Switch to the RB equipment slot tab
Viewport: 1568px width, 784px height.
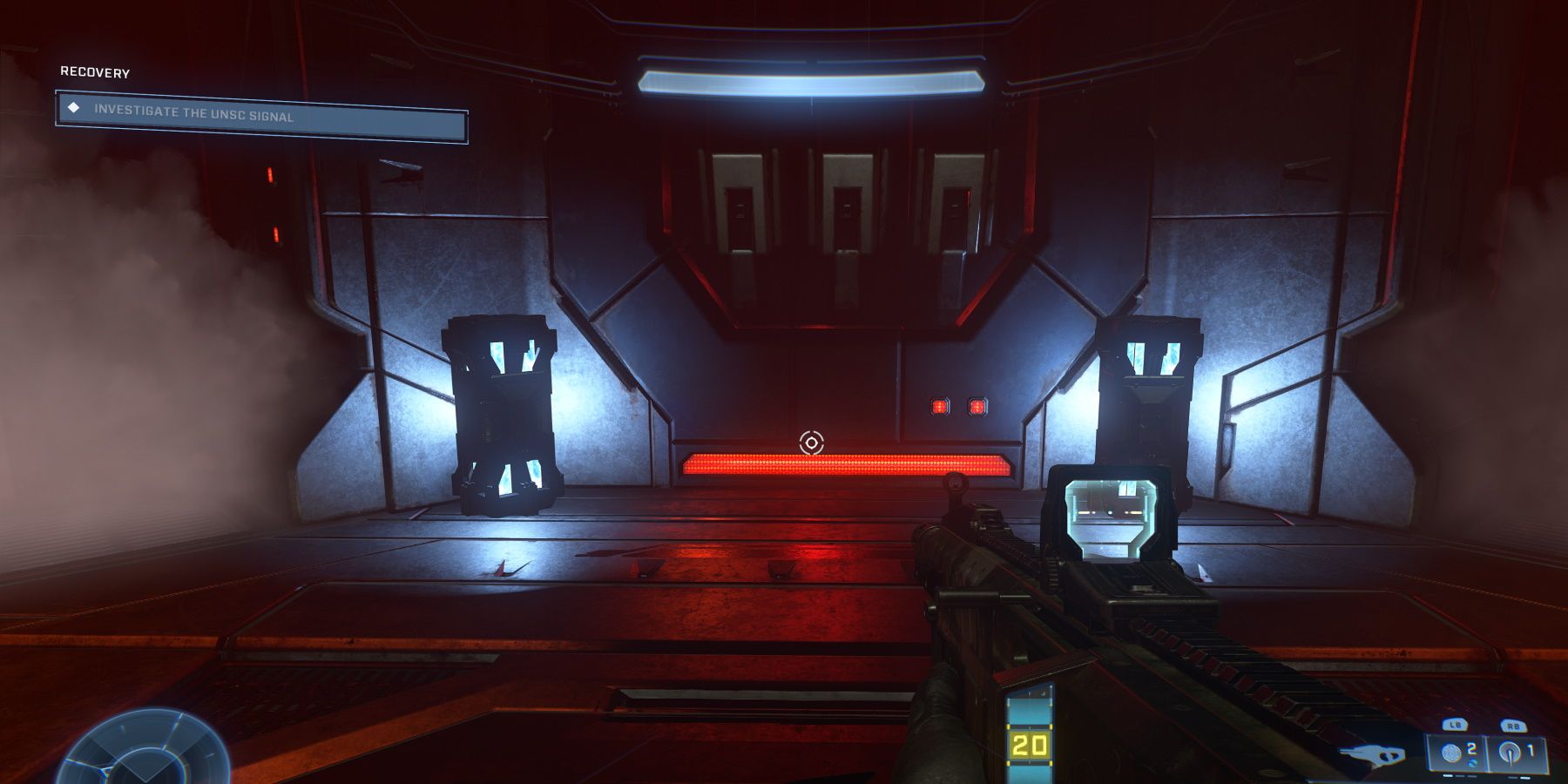pyautogui.click(x=1514, y=724)
